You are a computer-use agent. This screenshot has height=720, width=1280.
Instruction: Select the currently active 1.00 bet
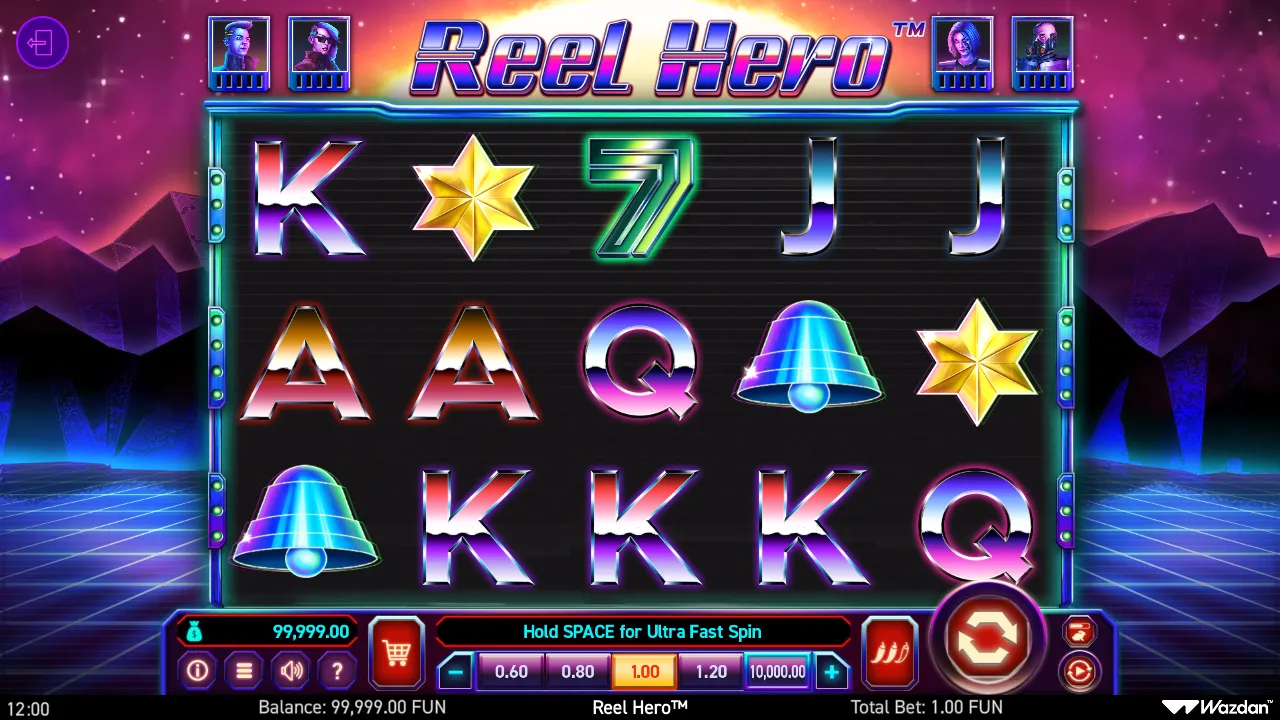click(644, 672)
